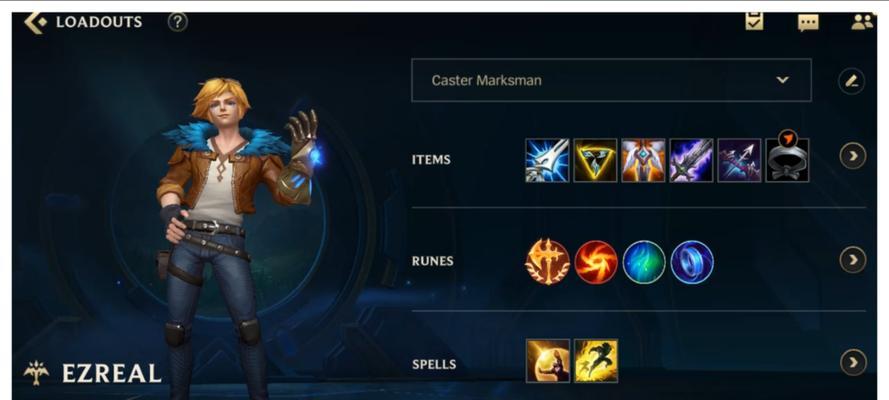Open the Runes section arrow
This screenshot has height=400, width=889.
(852, 260)
